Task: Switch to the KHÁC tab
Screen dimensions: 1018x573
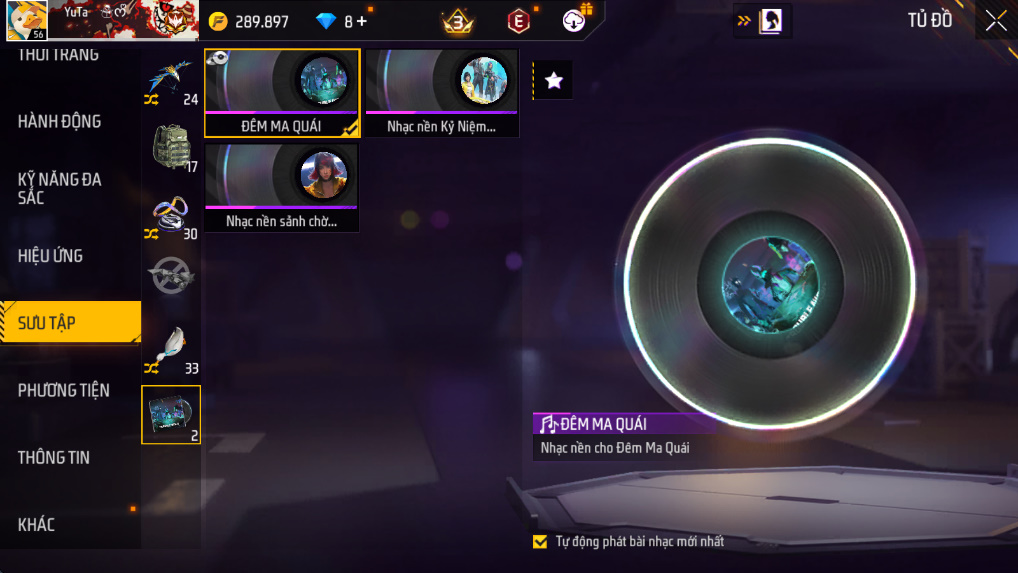Action: 36,524
